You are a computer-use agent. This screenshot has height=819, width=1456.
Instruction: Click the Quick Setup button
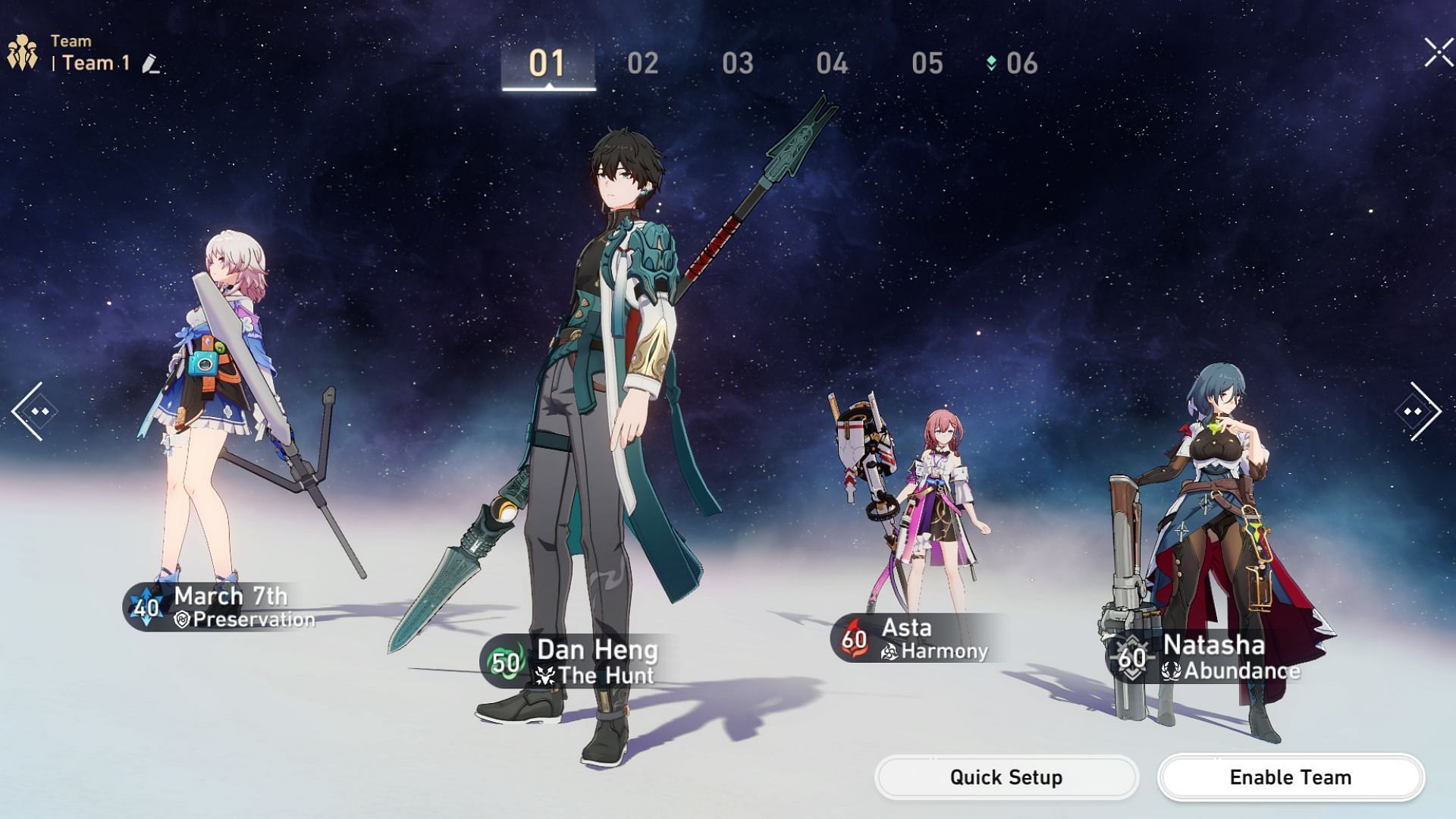(x=1006, y=777)
